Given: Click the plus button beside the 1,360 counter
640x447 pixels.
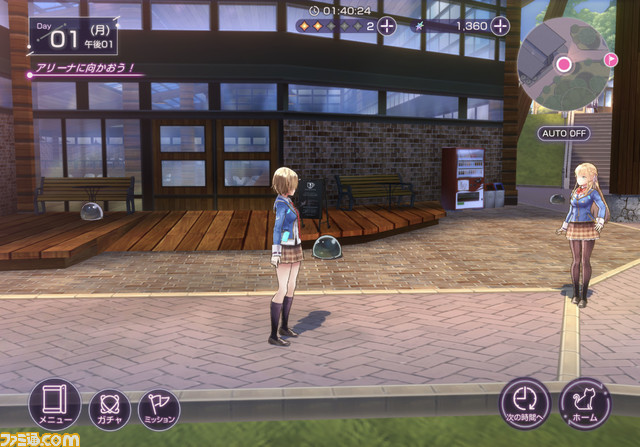Looking at the screenshot, I should (500, 25).
